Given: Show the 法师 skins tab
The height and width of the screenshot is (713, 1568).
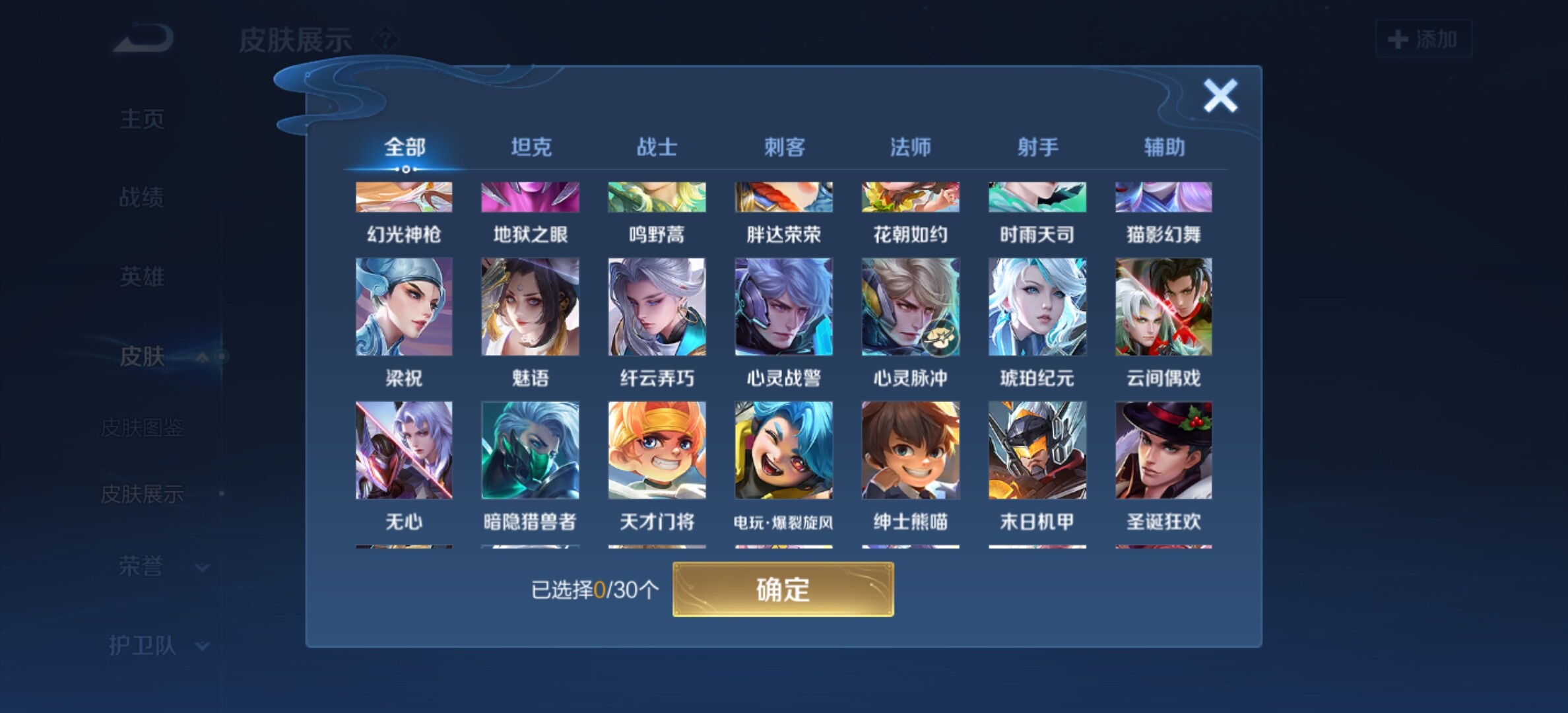Looking at the screenshot, I should pos(910,147).
